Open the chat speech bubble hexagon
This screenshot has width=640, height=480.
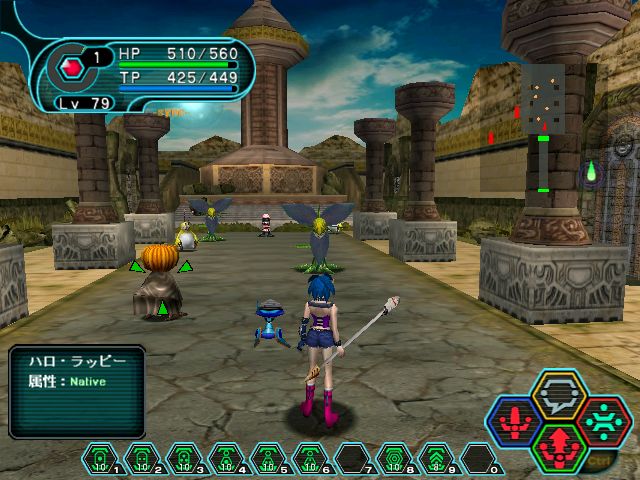click(x=559, y=394)
